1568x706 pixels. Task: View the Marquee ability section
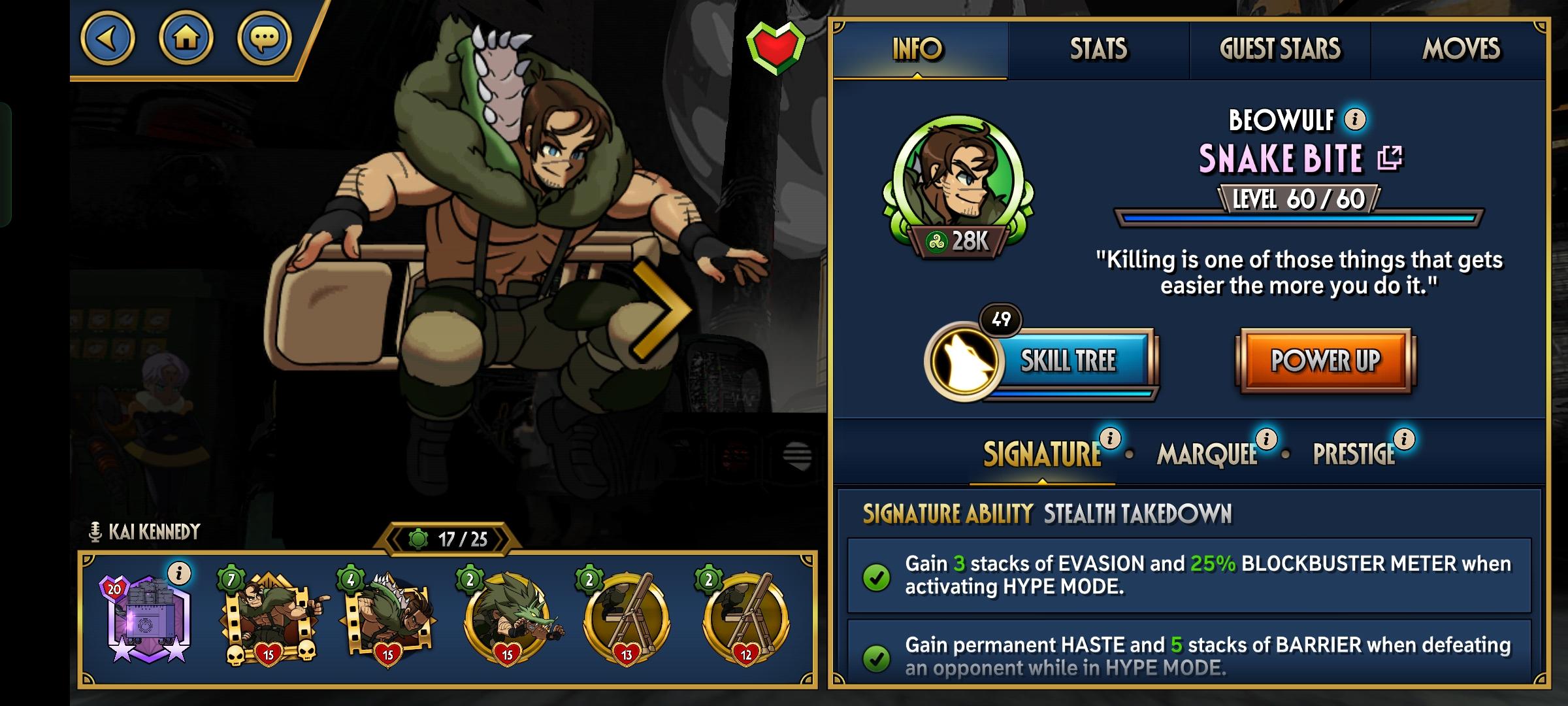point(1207,454)
